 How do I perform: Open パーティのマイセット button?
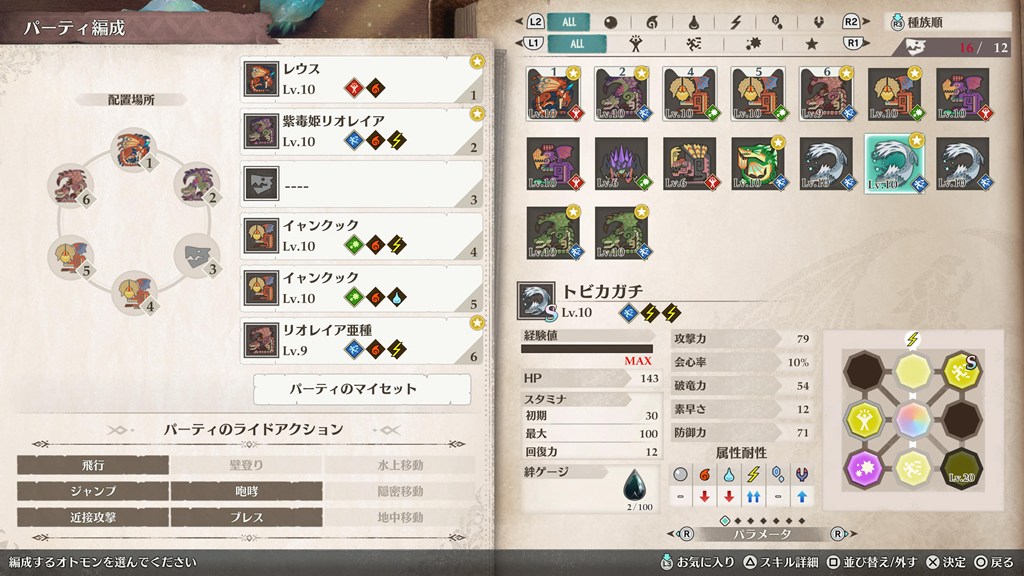coord(362,388)
